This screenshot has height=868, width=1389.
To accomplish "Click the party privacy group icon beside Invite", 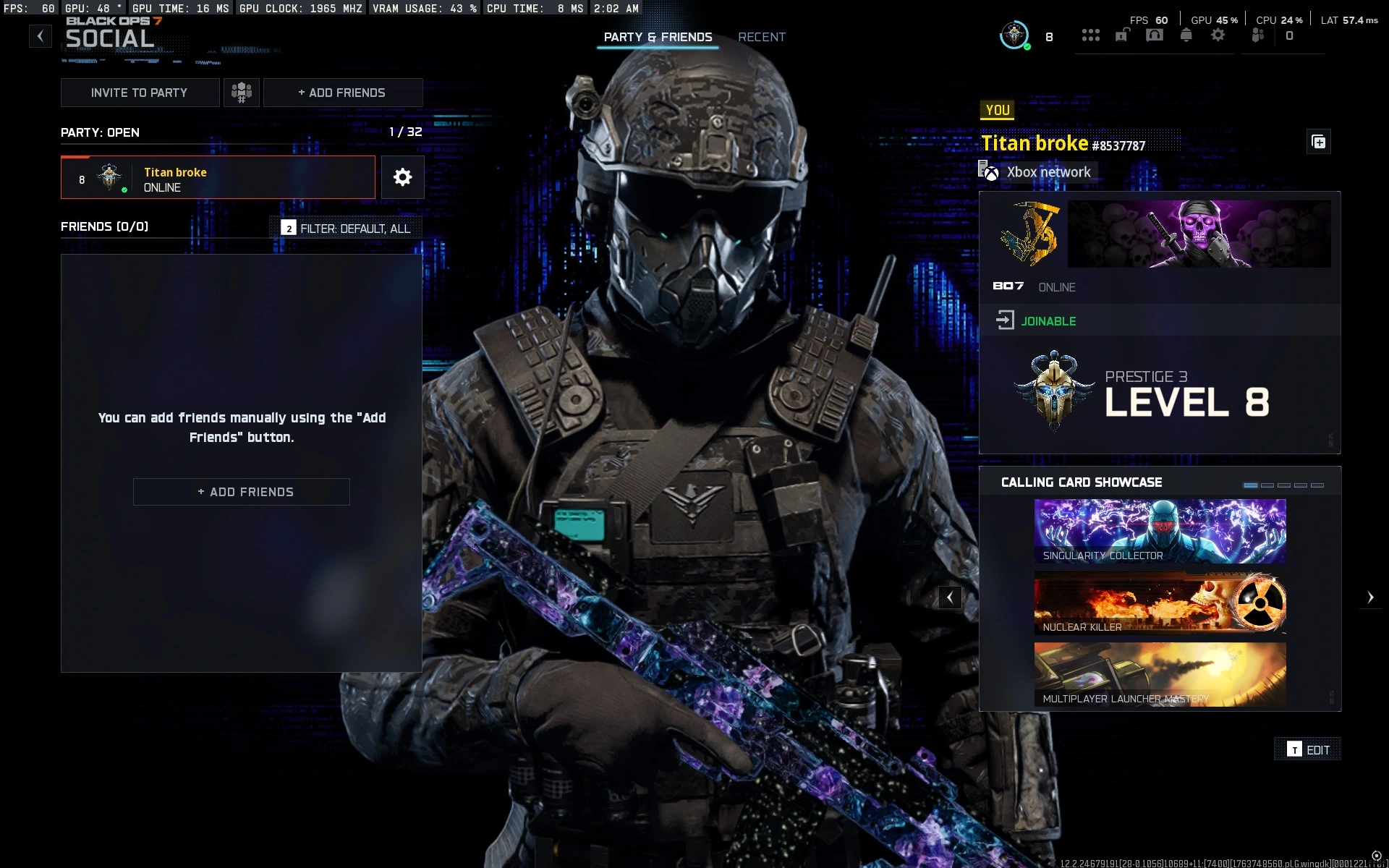I will (x=242, y=93).
